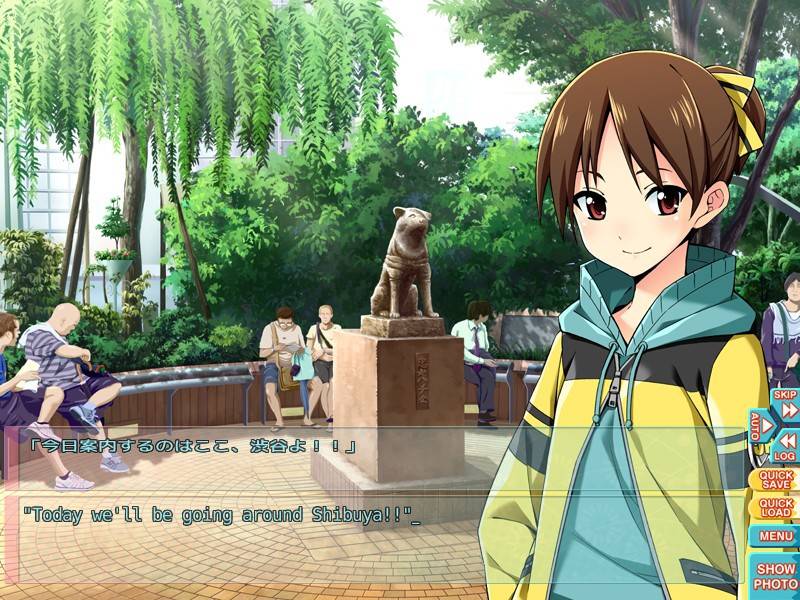The height and width of the screenshot is (600, 800).
Task: Open the game Menu
Action: click(x=776, y=536)
